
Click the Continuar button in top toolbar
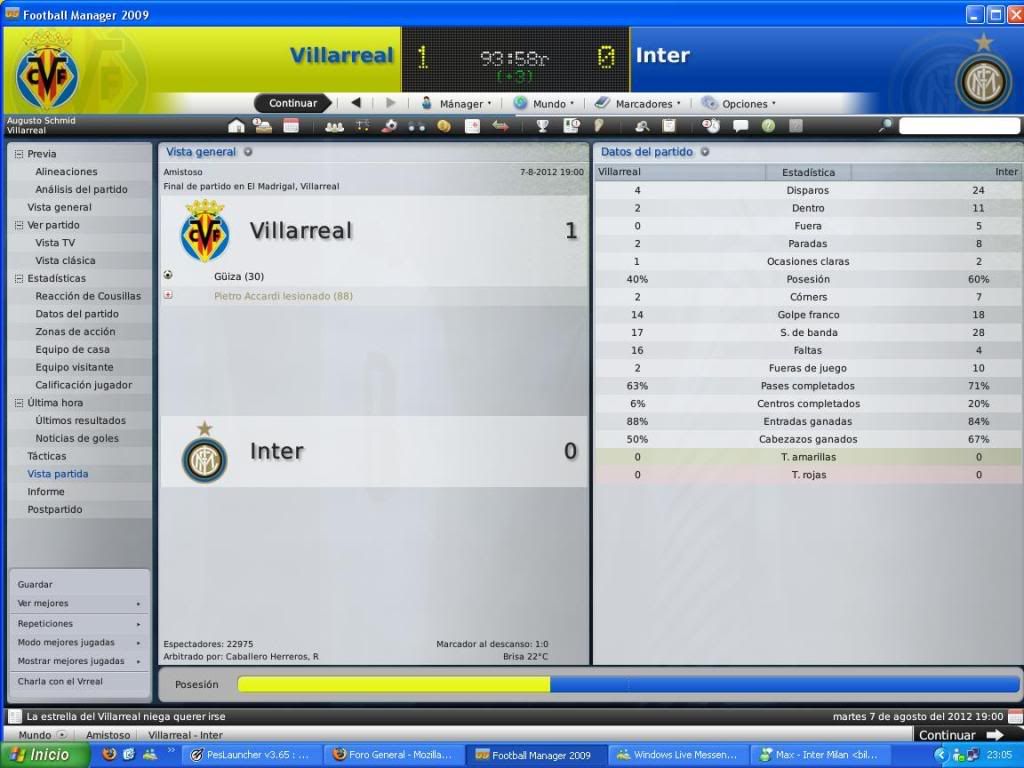(292, 103)
